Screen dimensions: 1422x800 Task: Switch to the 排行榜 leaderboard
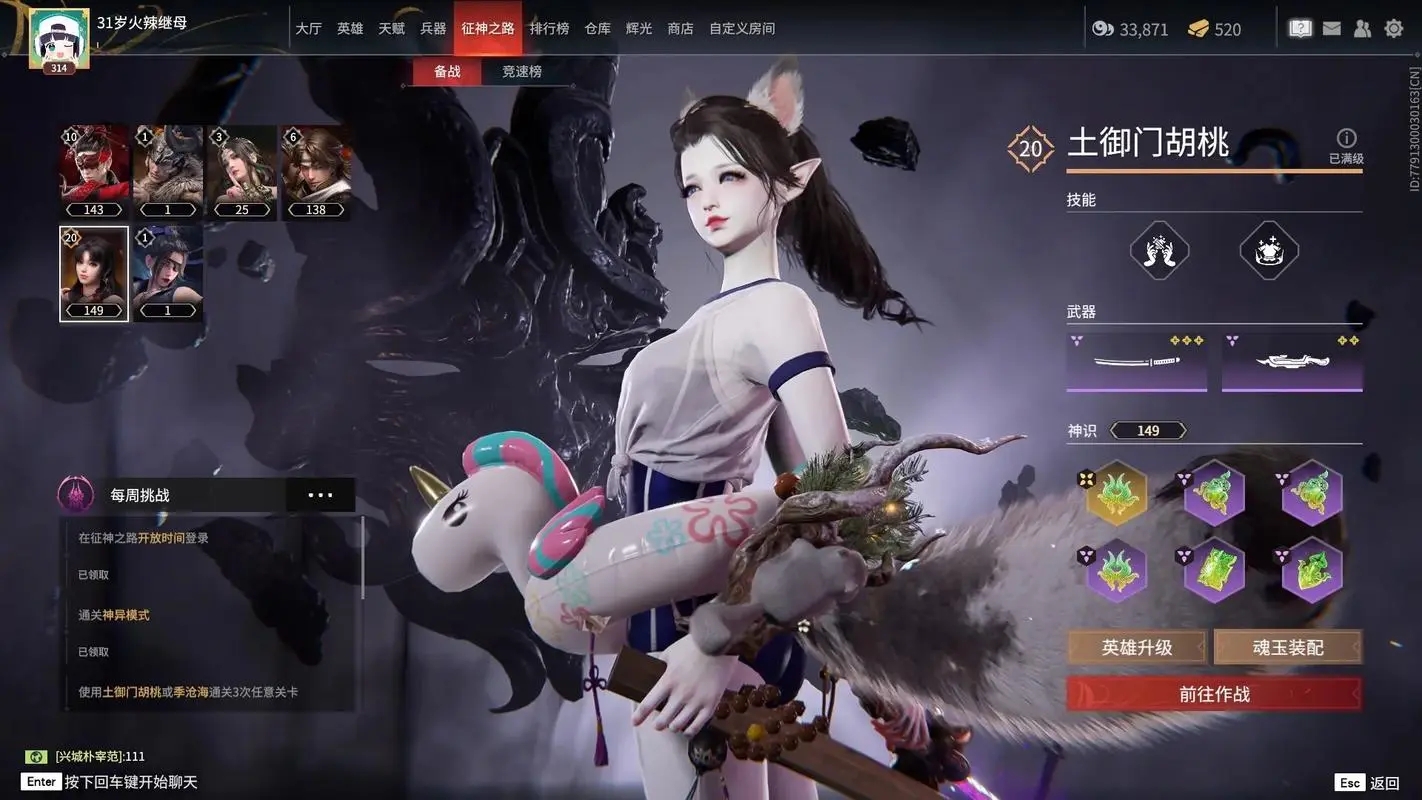coord(549,29)
